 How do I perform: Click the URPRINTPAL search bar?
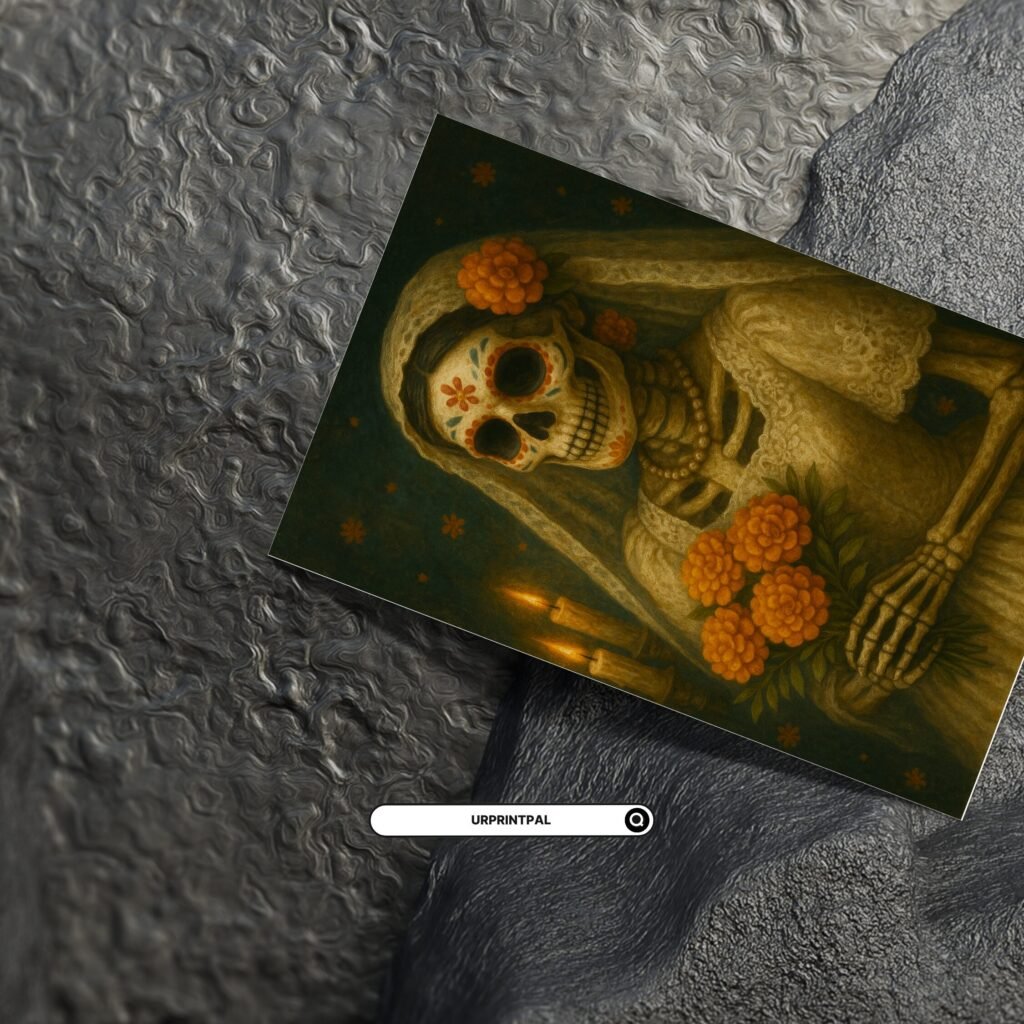[500, 820]
